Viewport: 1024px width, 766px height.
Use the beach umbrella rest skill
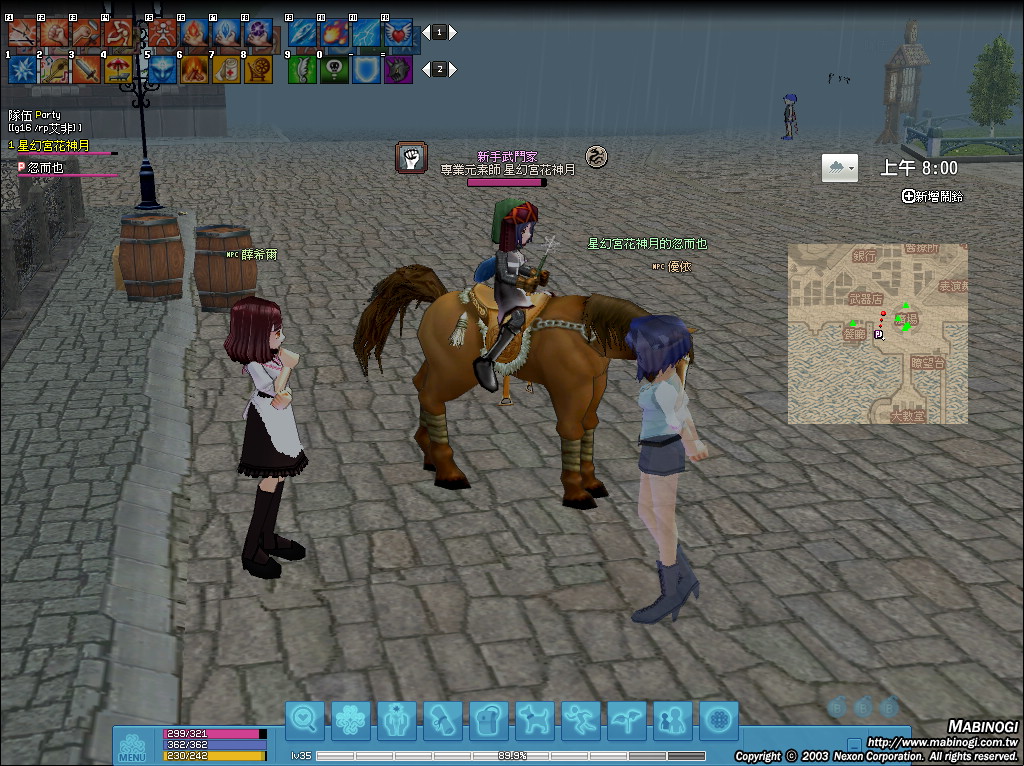[x=118, y=69]
